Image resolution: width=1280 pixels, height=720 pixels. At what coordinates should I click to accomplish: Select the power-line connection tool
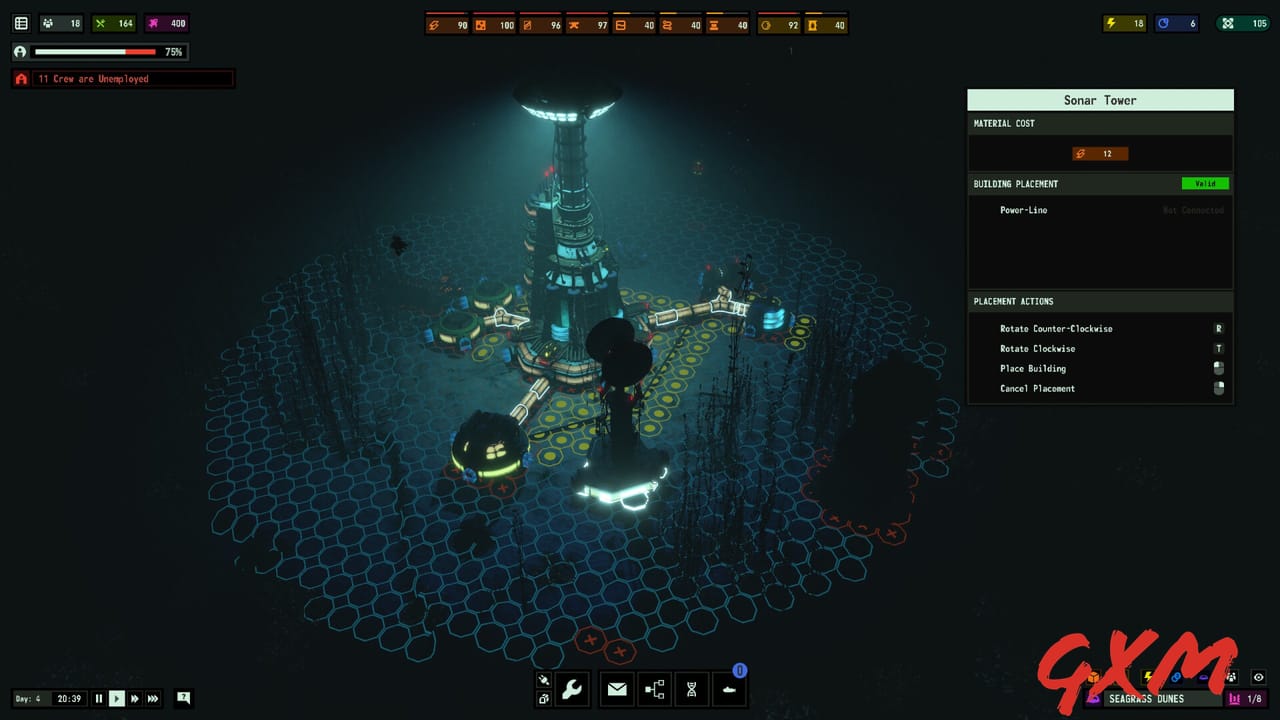click(x=543, y=681)
